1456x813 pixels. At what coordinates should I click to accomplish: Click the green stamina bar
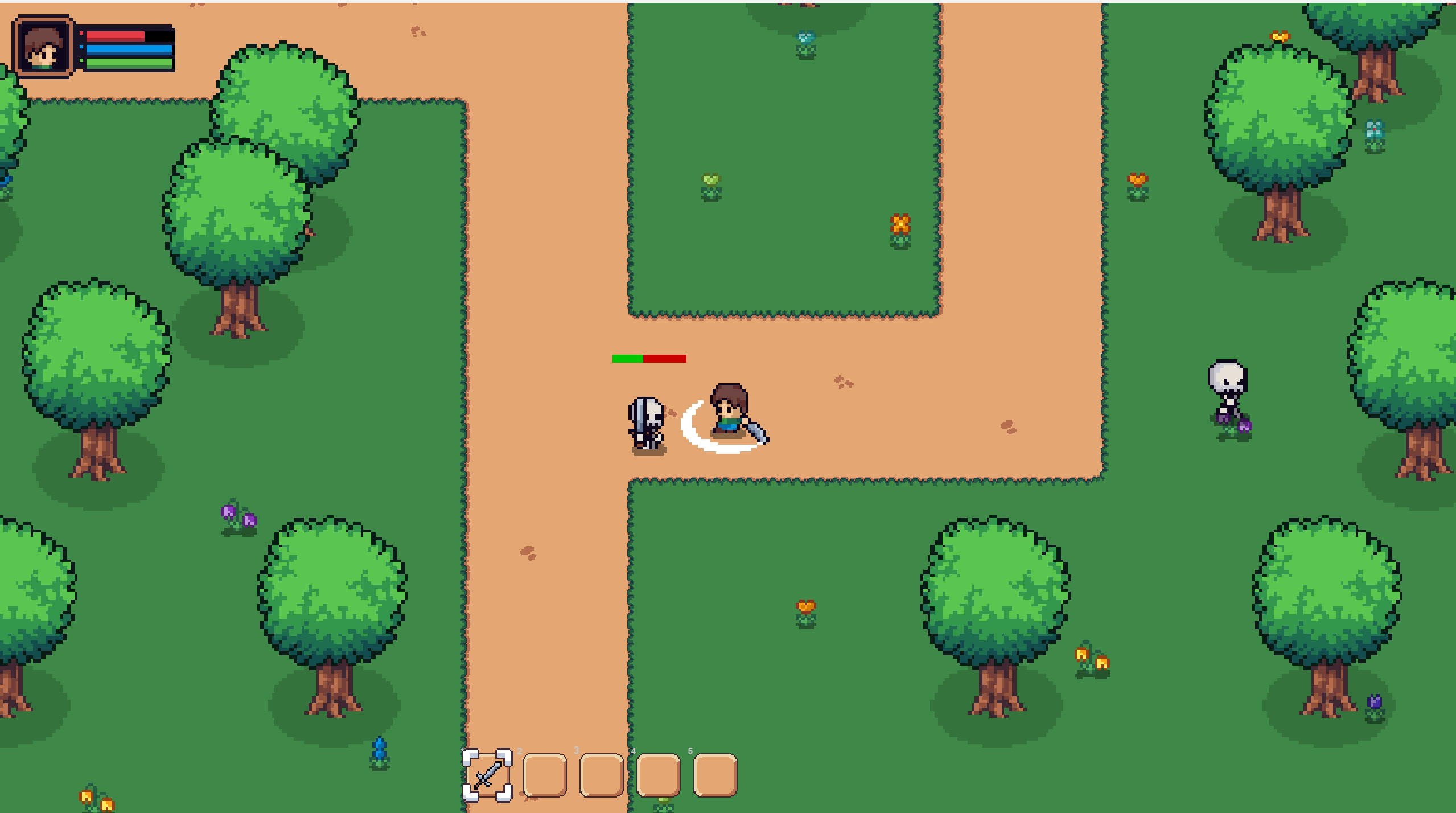click(x=125, y=64)
